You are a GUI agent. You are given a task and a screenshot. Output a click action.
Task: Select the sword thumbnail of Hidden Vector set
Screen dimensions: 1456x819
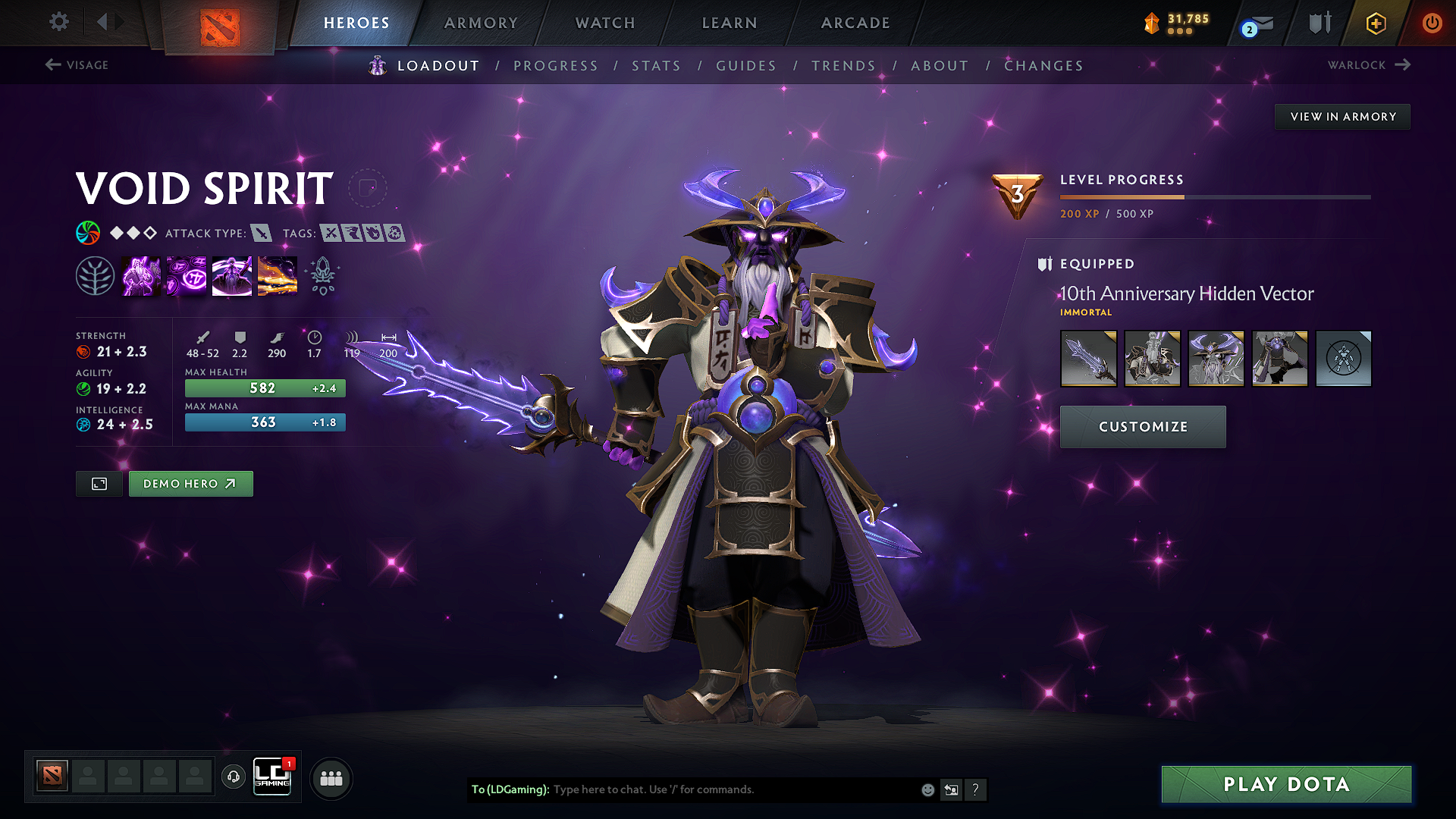coord(1088,358)
